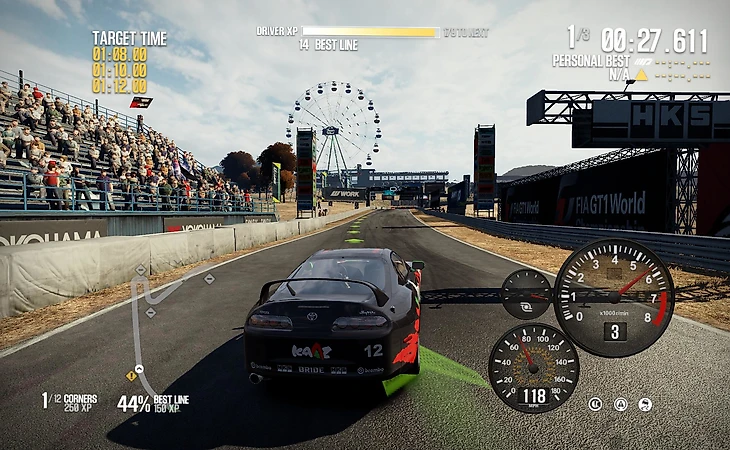Select the small boost gauge dial
The height and width of the screenshot is (450, 730).
(x=526, y=294)
